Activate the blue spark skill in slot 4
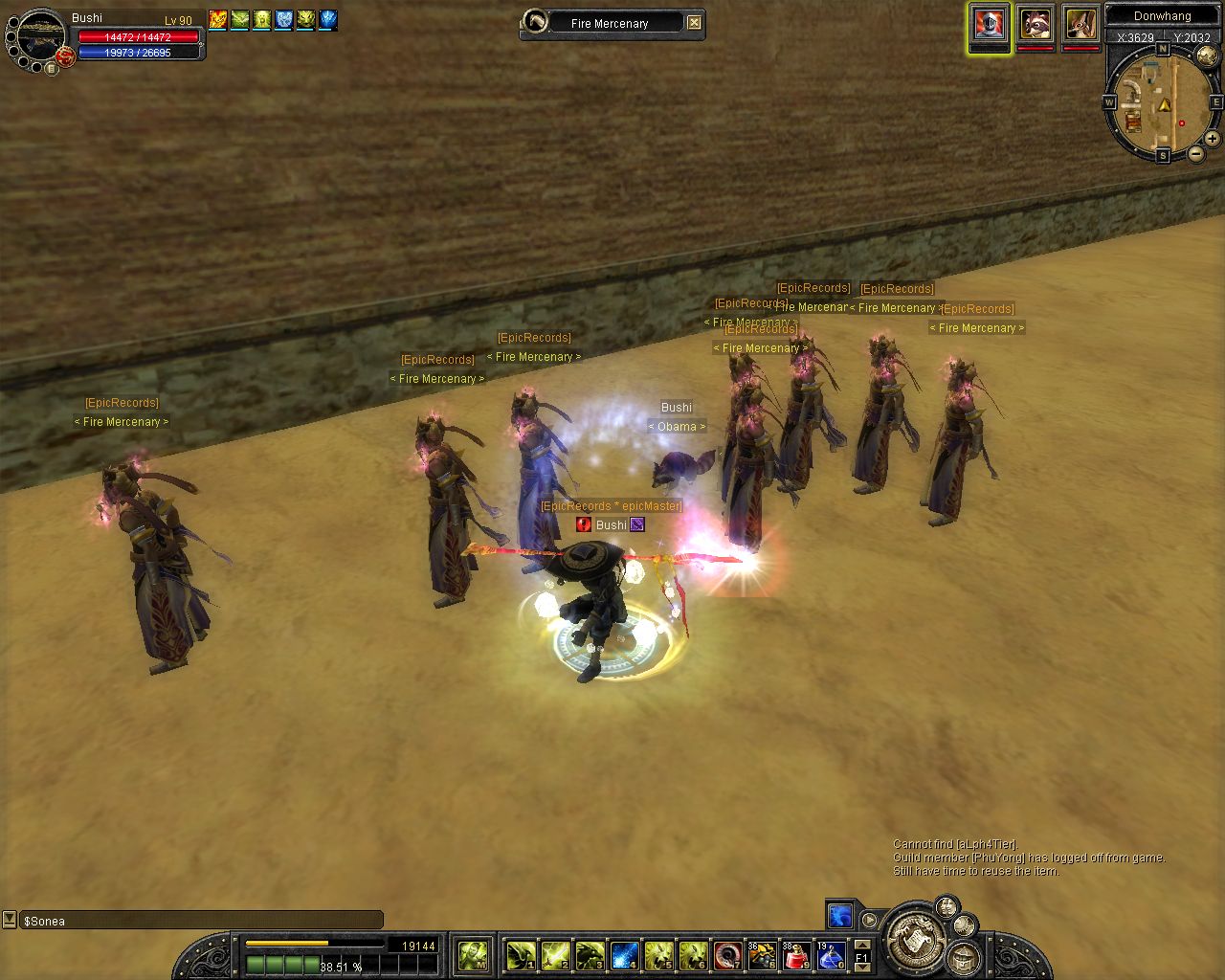Screen dimensions: 1225x980 [624, 955]
